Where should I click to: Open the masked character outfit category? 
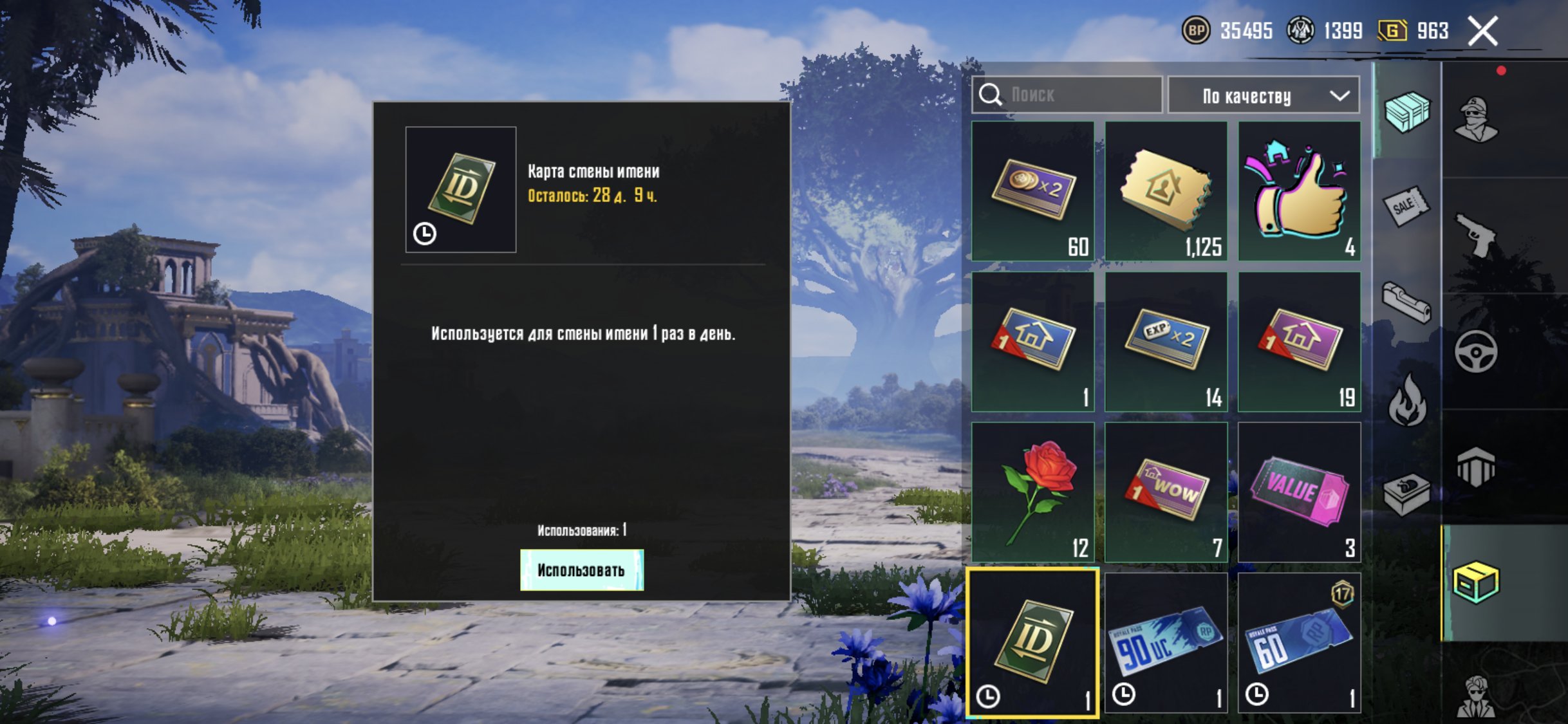(1475, 120)
